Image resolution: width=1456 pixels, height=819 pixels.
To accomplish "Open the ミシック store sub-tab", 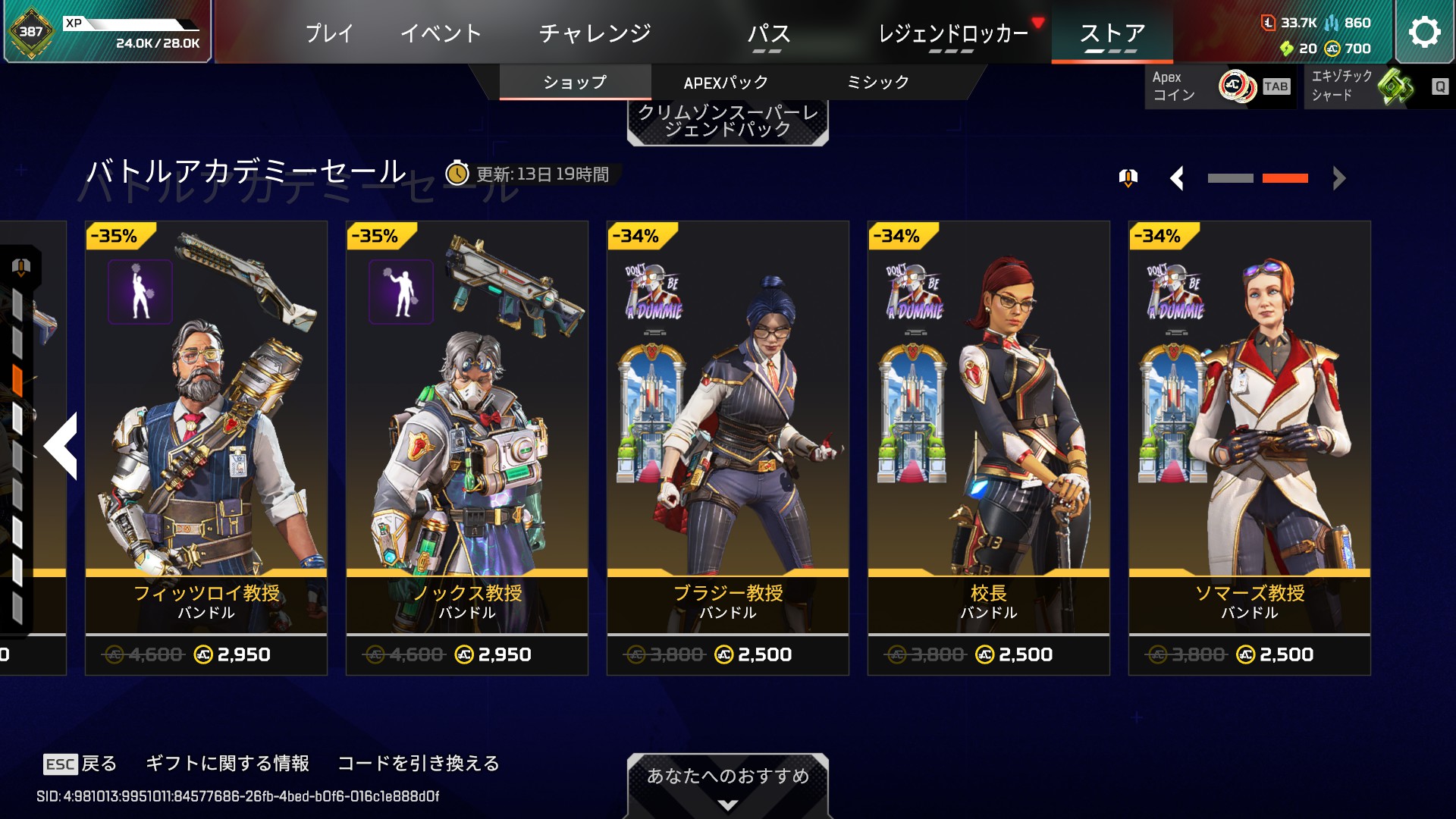I will [877, 83].
